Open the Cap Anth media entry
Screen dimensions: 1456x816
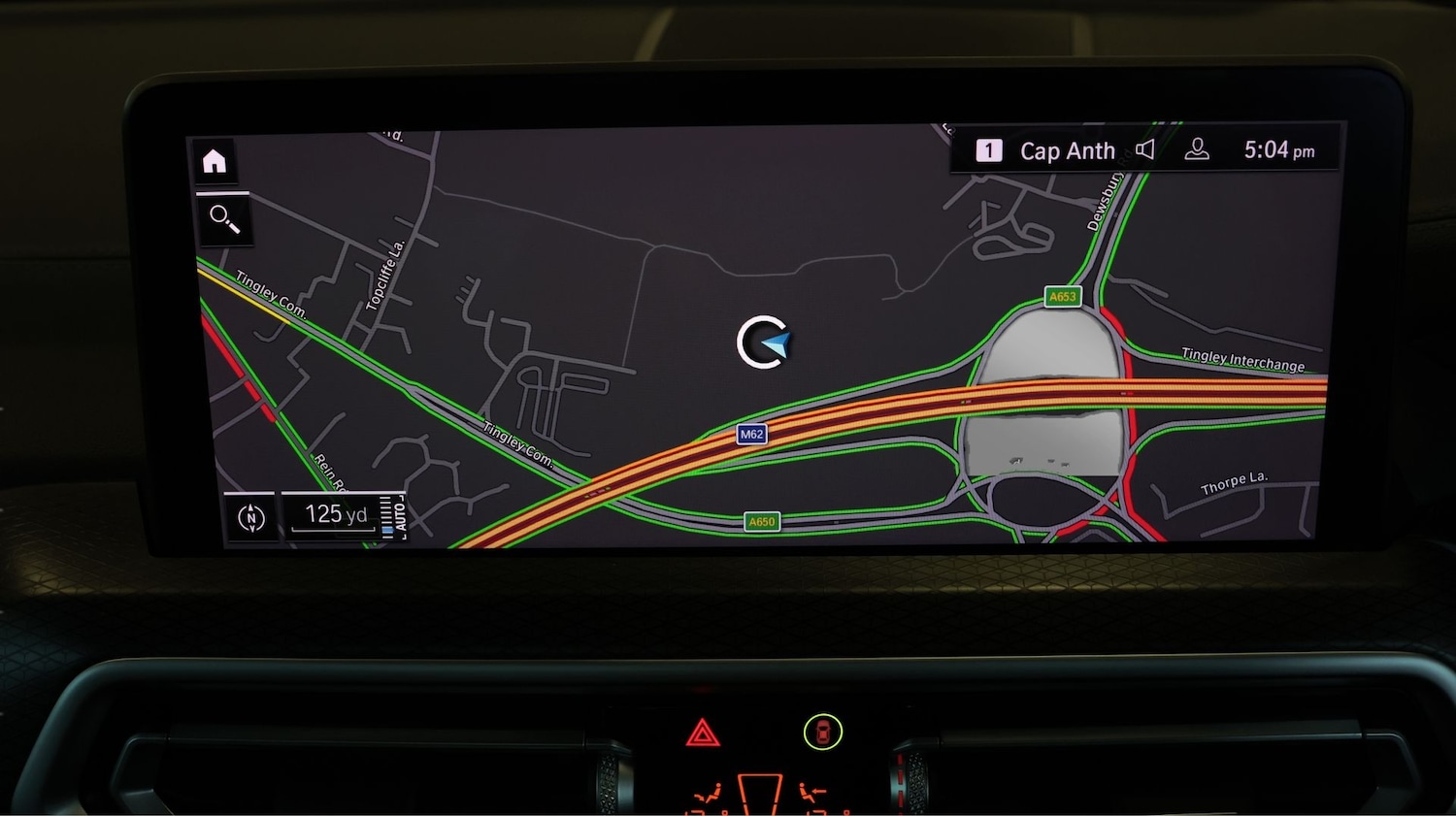[1066, 151]
